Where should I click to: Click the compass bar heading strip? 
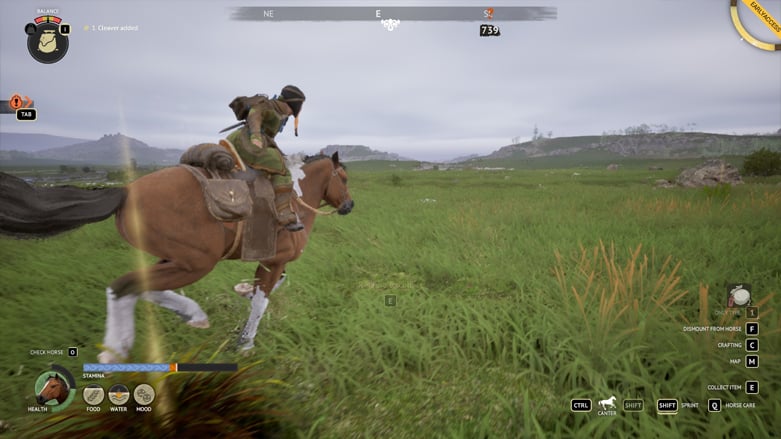click(x=393, y=14)
